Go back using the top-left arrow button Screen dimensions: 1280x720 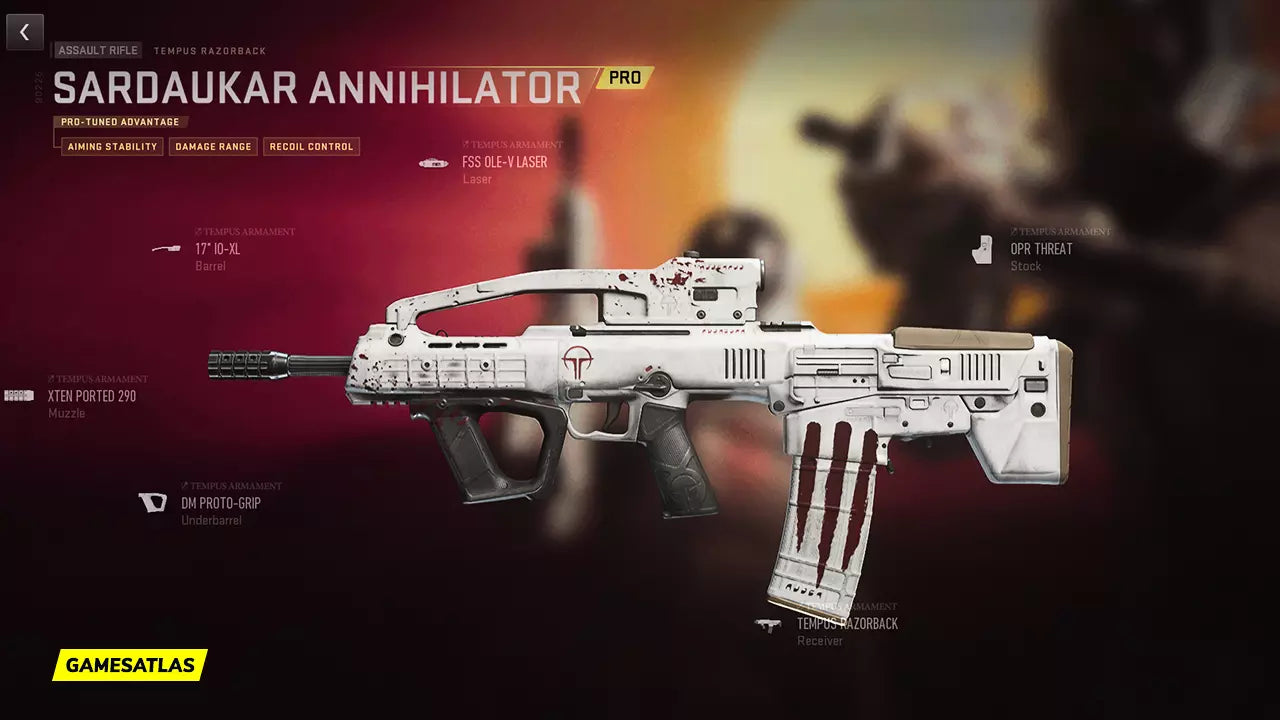pos(25,32)
